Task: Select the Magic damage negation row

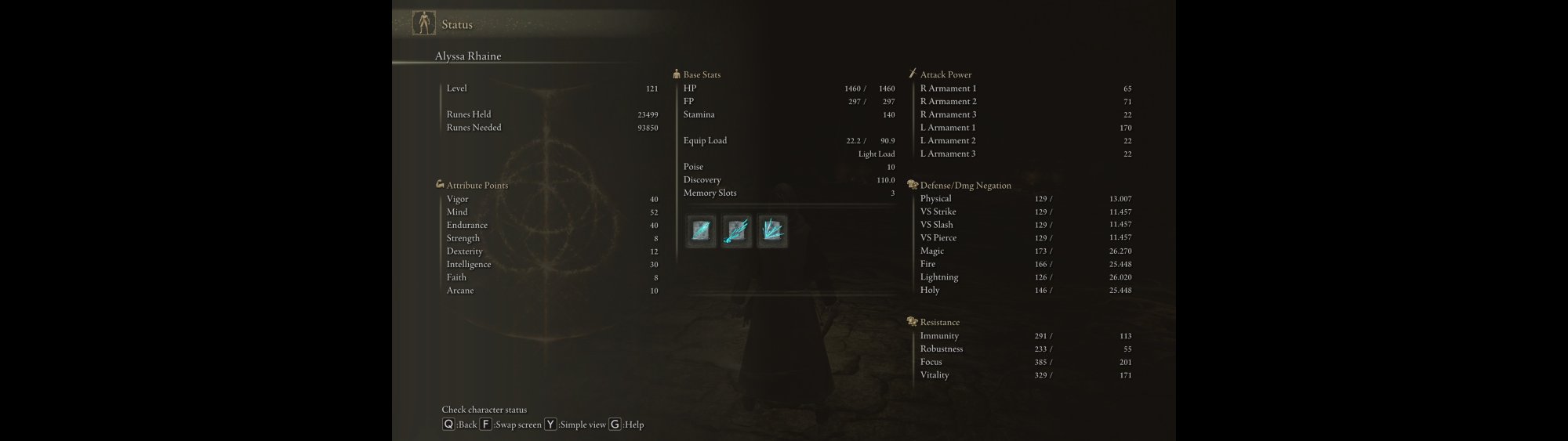Action: point(1025,251)
